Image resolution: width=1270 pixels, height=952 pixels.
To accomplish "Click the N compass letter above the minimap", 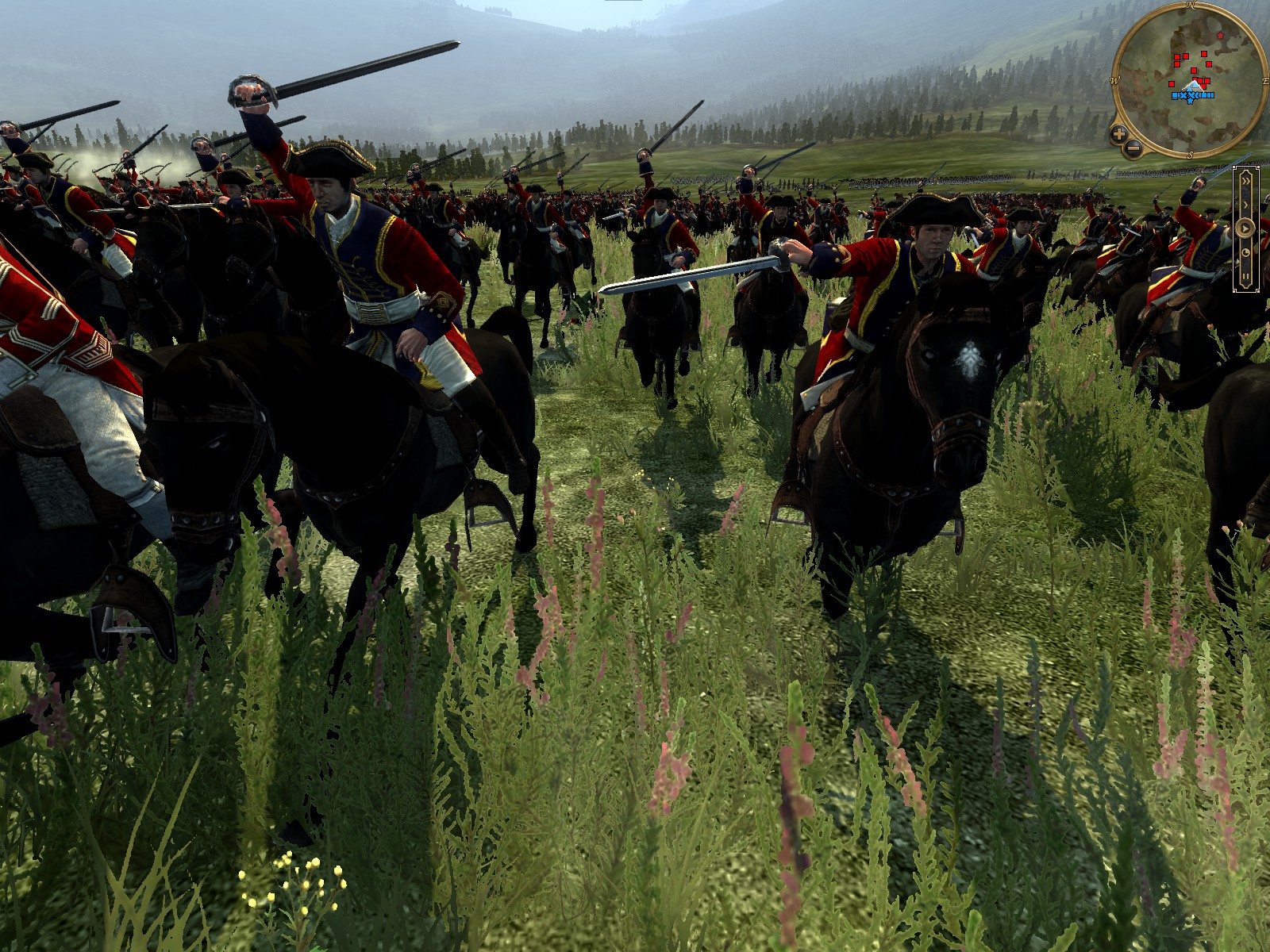I will (1191, 5).
